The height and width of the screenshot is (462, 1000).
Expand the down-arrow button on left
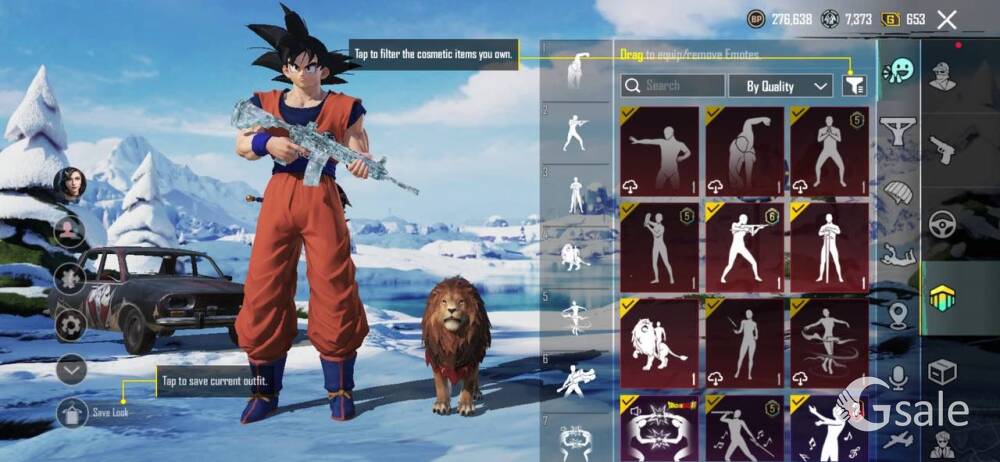click(71, 369)
